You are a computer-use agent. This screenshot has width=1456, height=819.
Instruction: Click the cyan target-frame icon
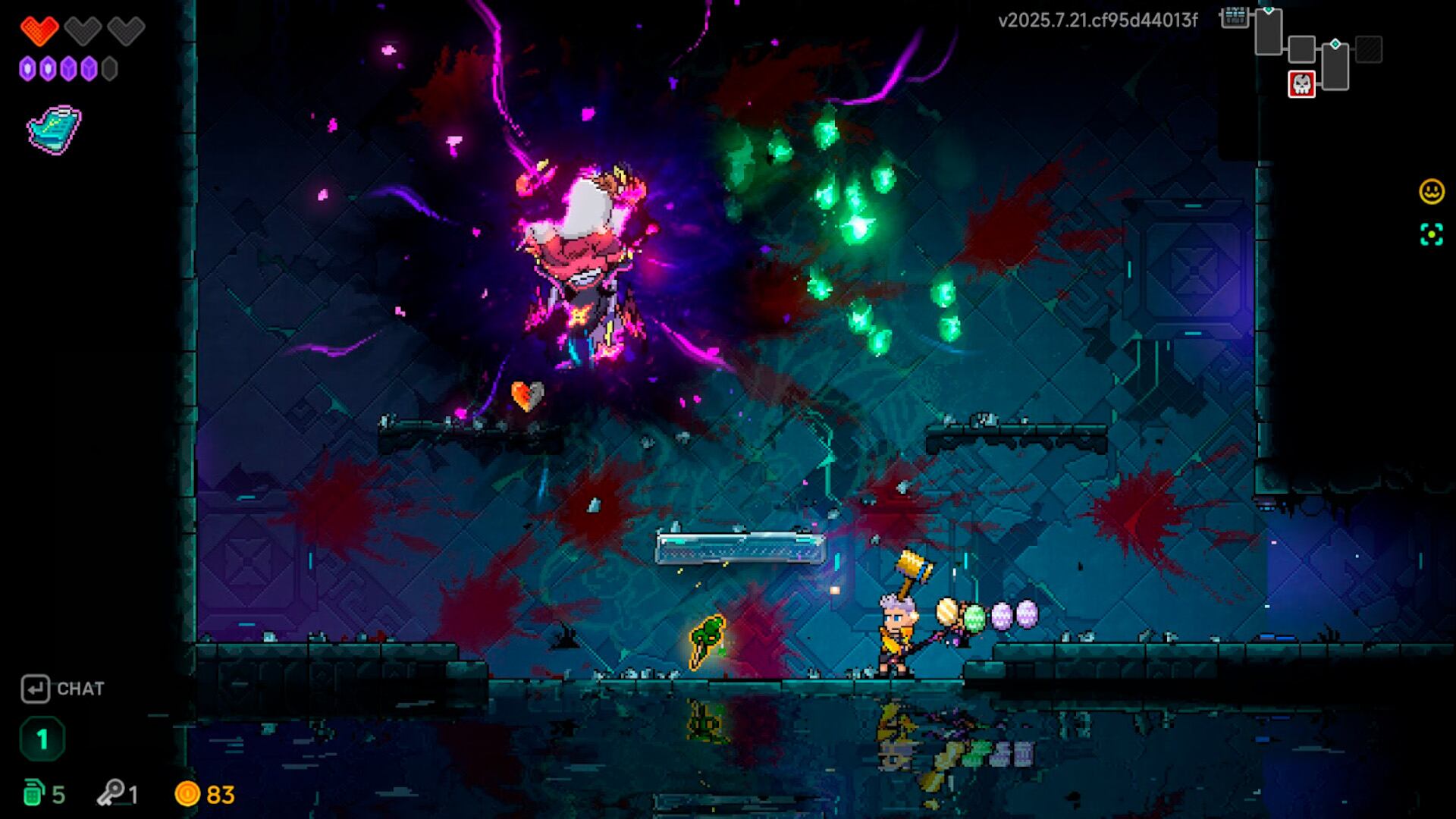[x=1432, y=235]
